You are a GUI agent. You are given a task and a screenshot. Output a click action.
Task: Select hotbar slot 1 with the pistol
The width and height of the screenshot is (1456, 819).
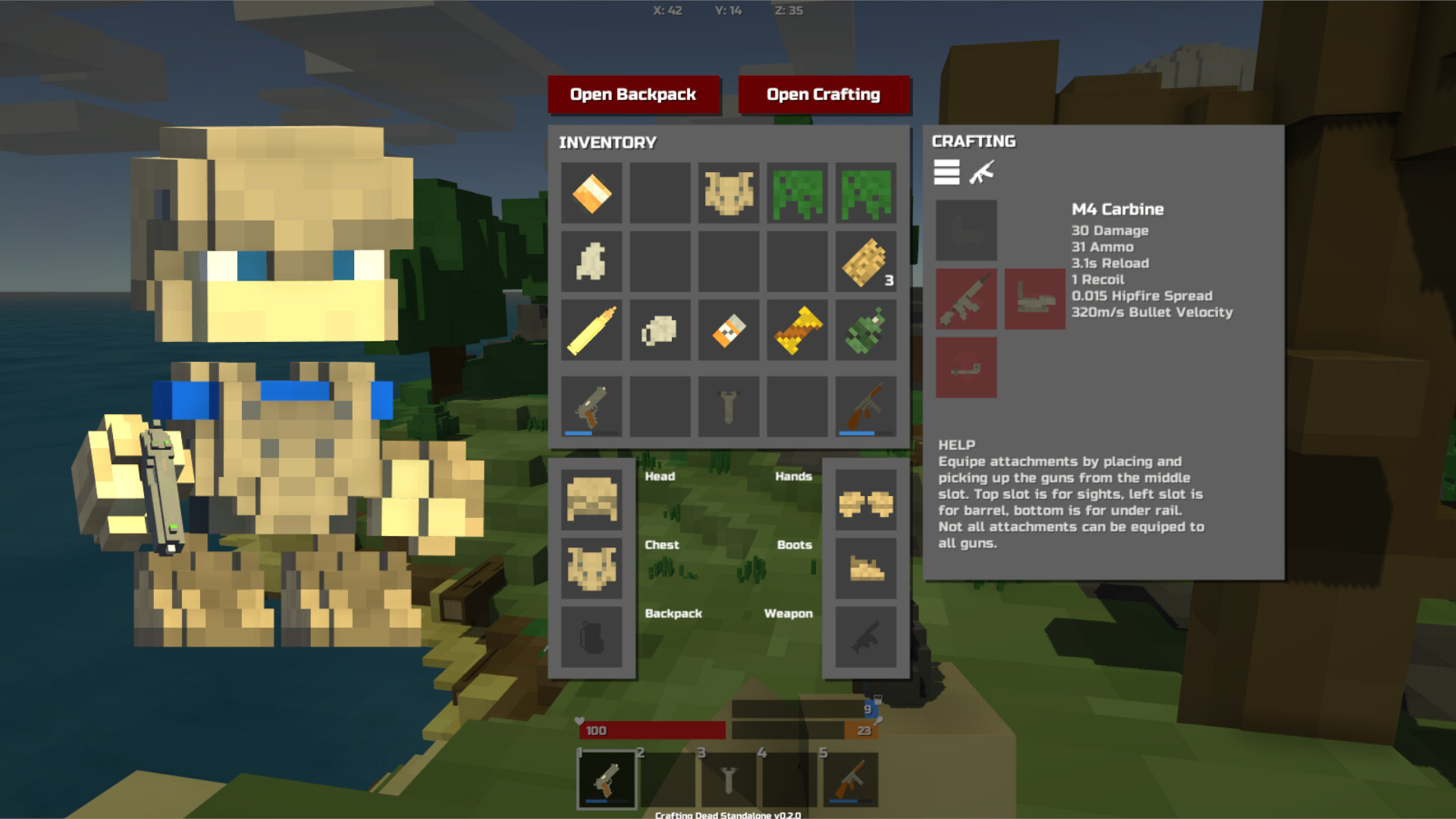click(x=607, y=777)
